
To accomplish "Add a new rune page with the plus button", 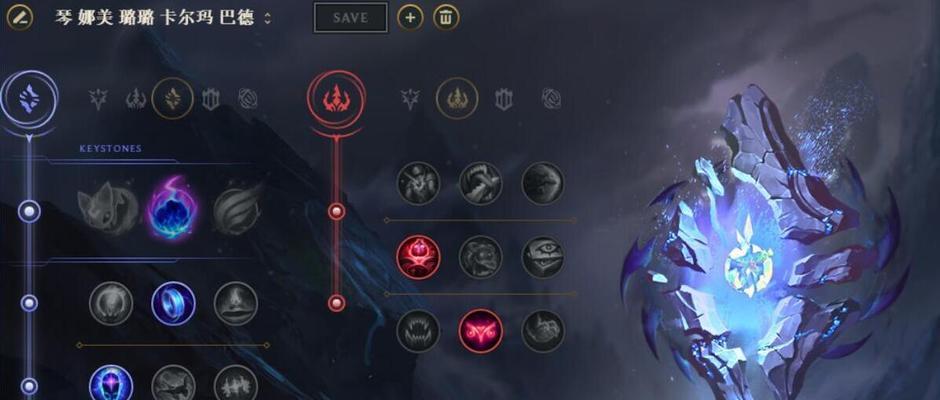I will 410,17.
